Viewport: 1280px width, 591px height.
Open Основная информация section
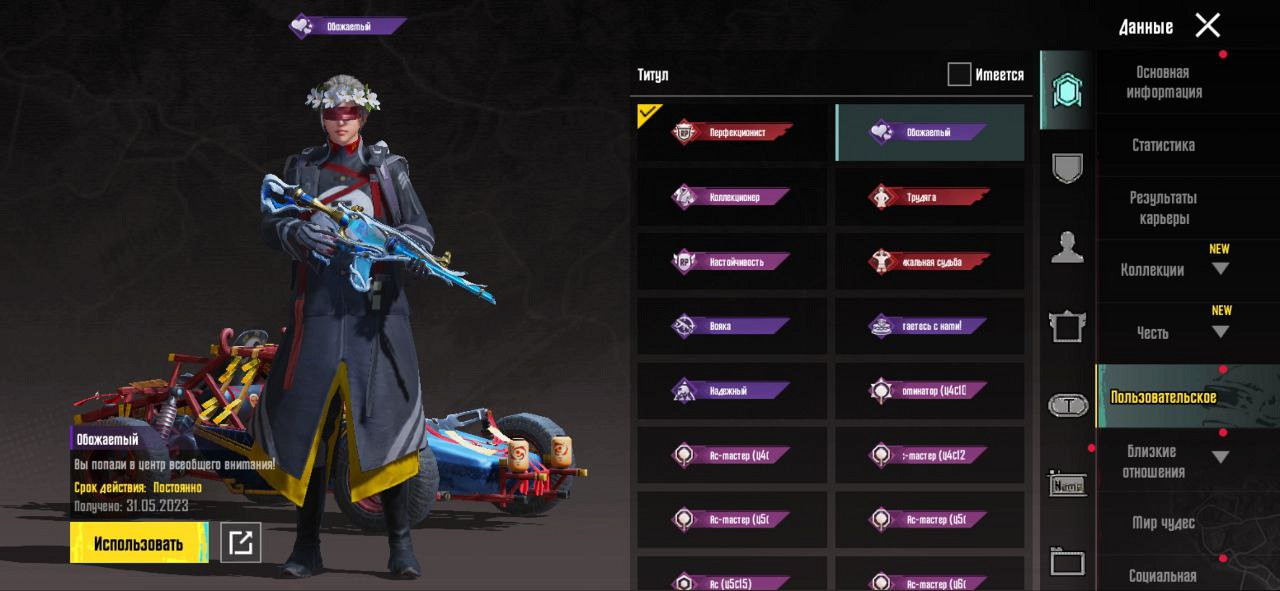coord(1164,82)
